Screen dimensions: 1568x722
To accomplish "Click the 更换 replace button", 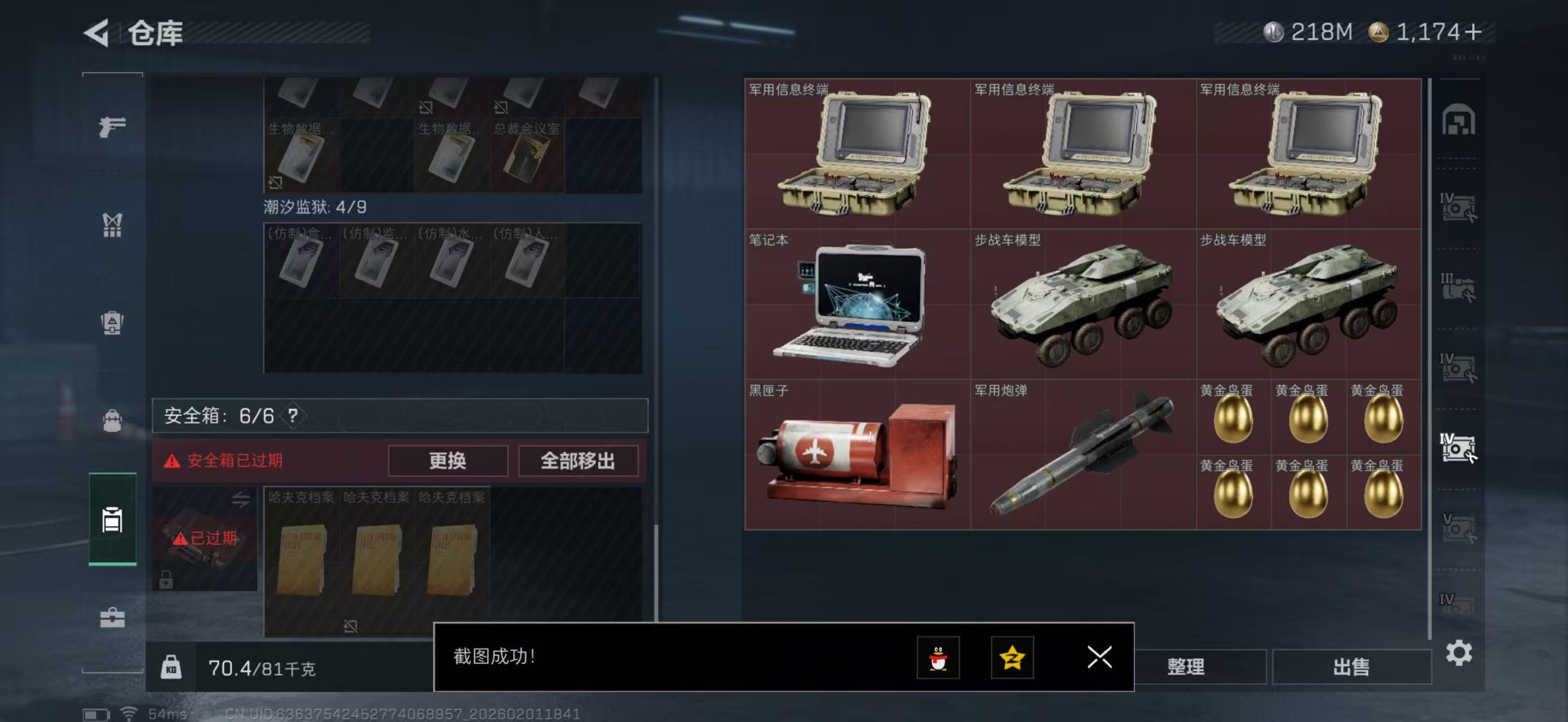I will 448,461.
